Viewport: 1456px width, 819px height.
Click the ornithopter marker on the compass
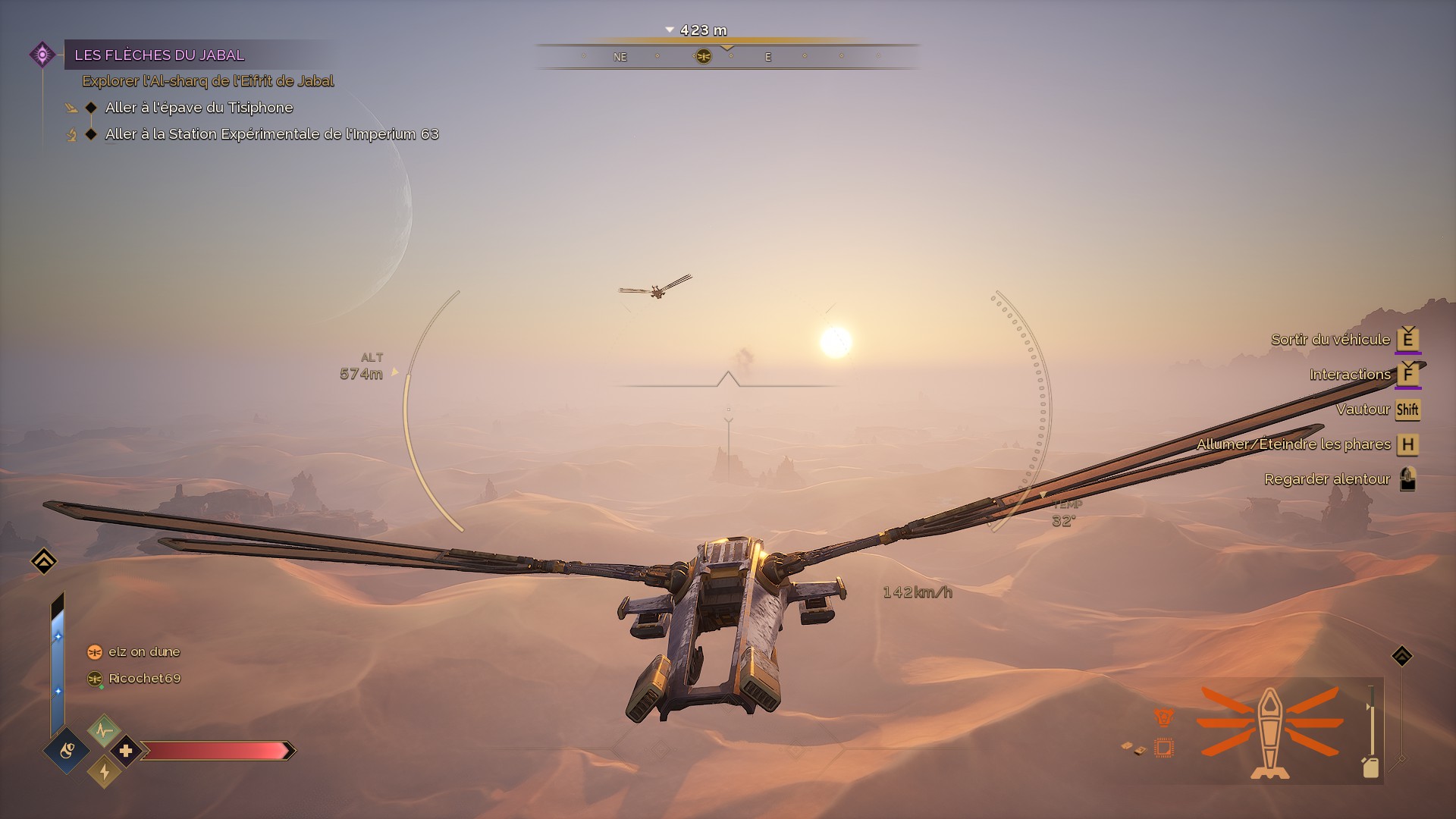(703, 56)
